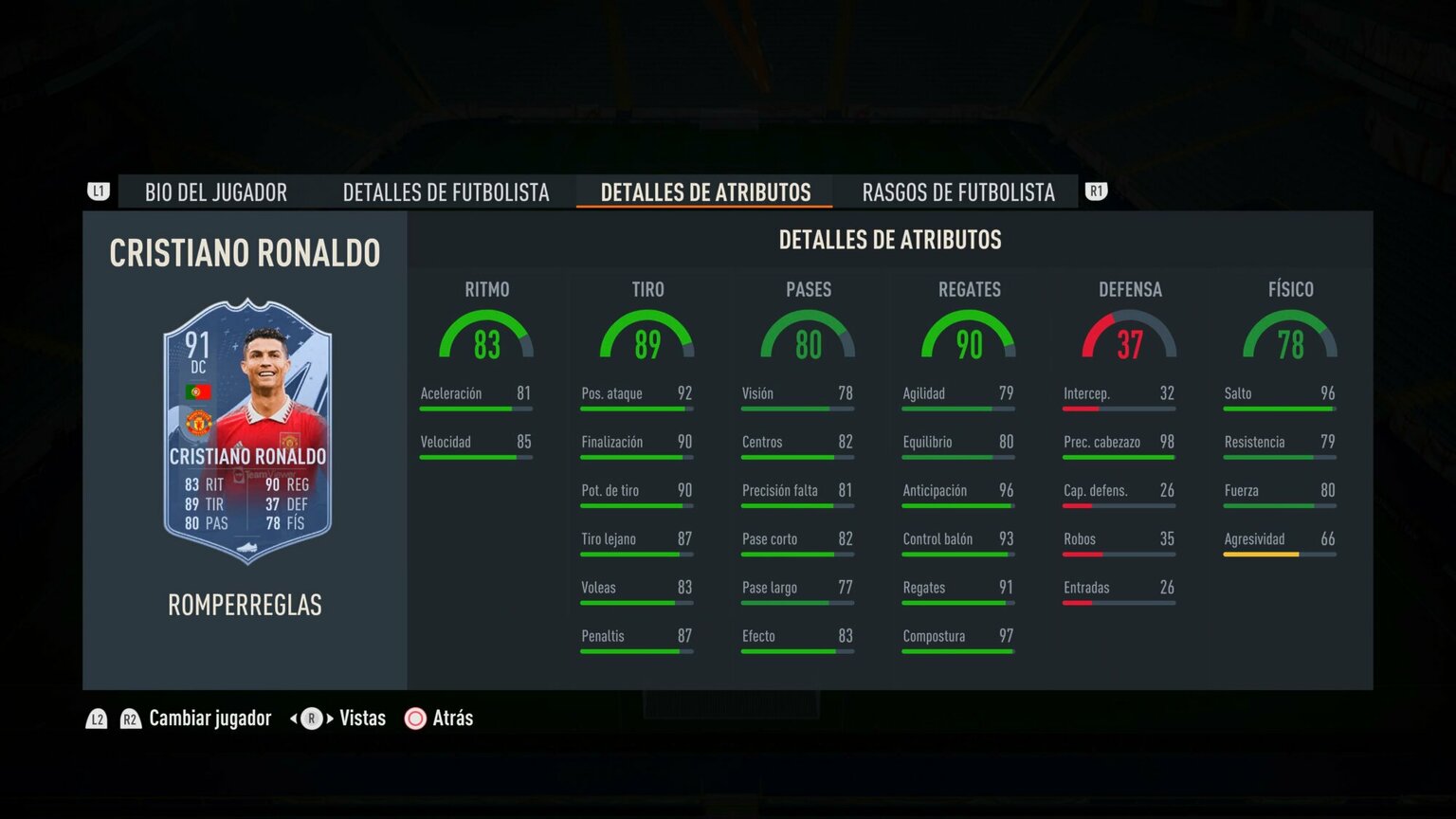Click Atrás to go back
Viewport: 1456px width, 819px height.
click(x=451, y=719)
